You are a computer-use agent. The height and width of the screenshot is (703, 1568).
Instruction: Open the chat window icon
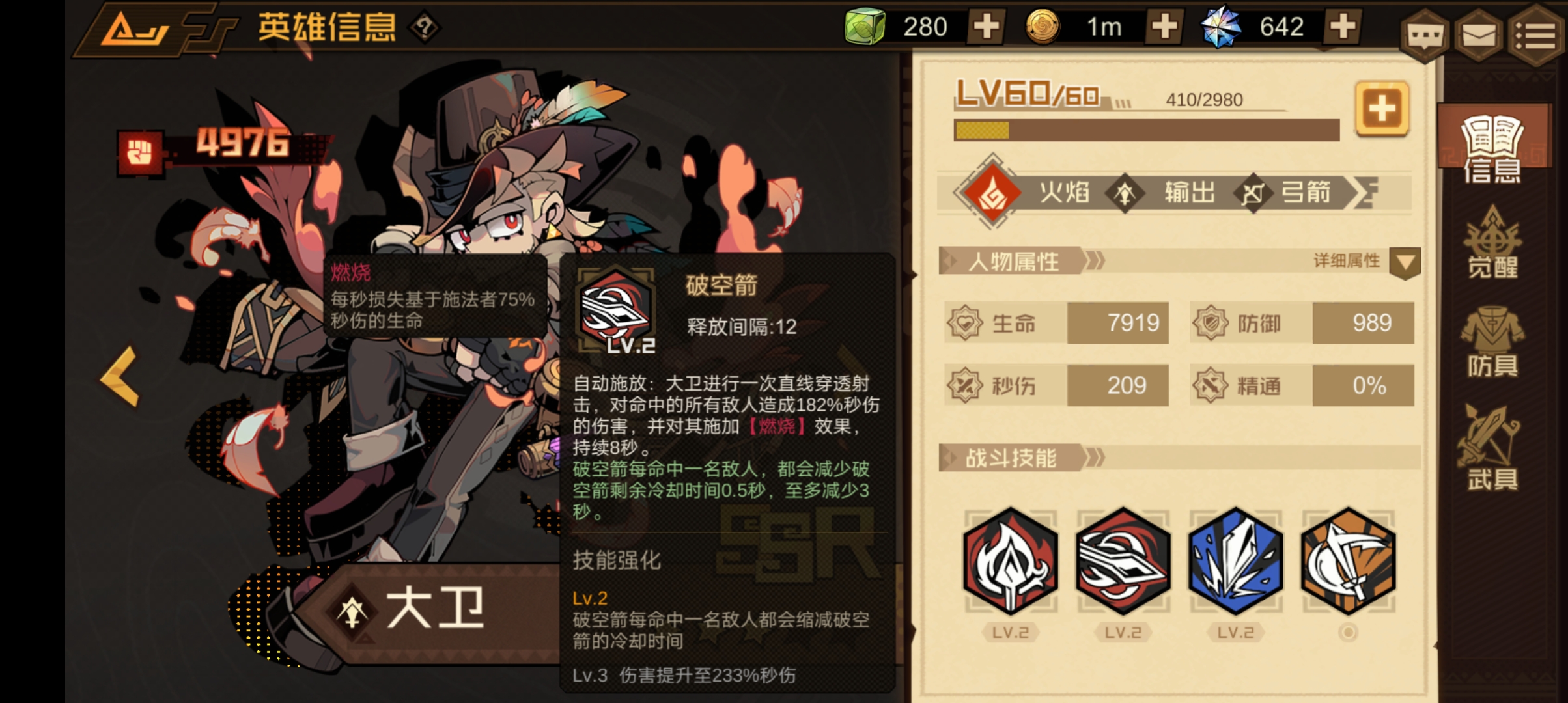(x=1426, y=36)
